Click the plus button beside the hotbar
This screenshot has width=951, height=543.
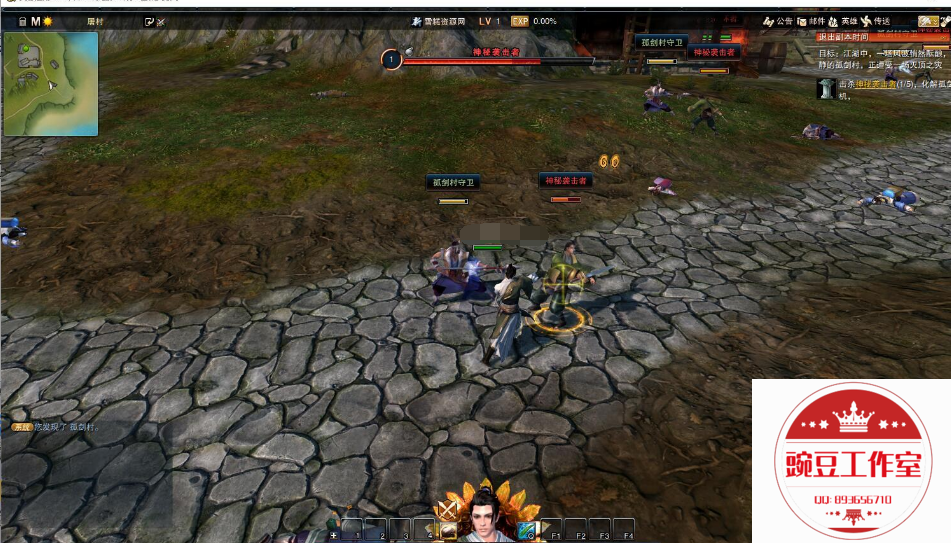[334, 535]
